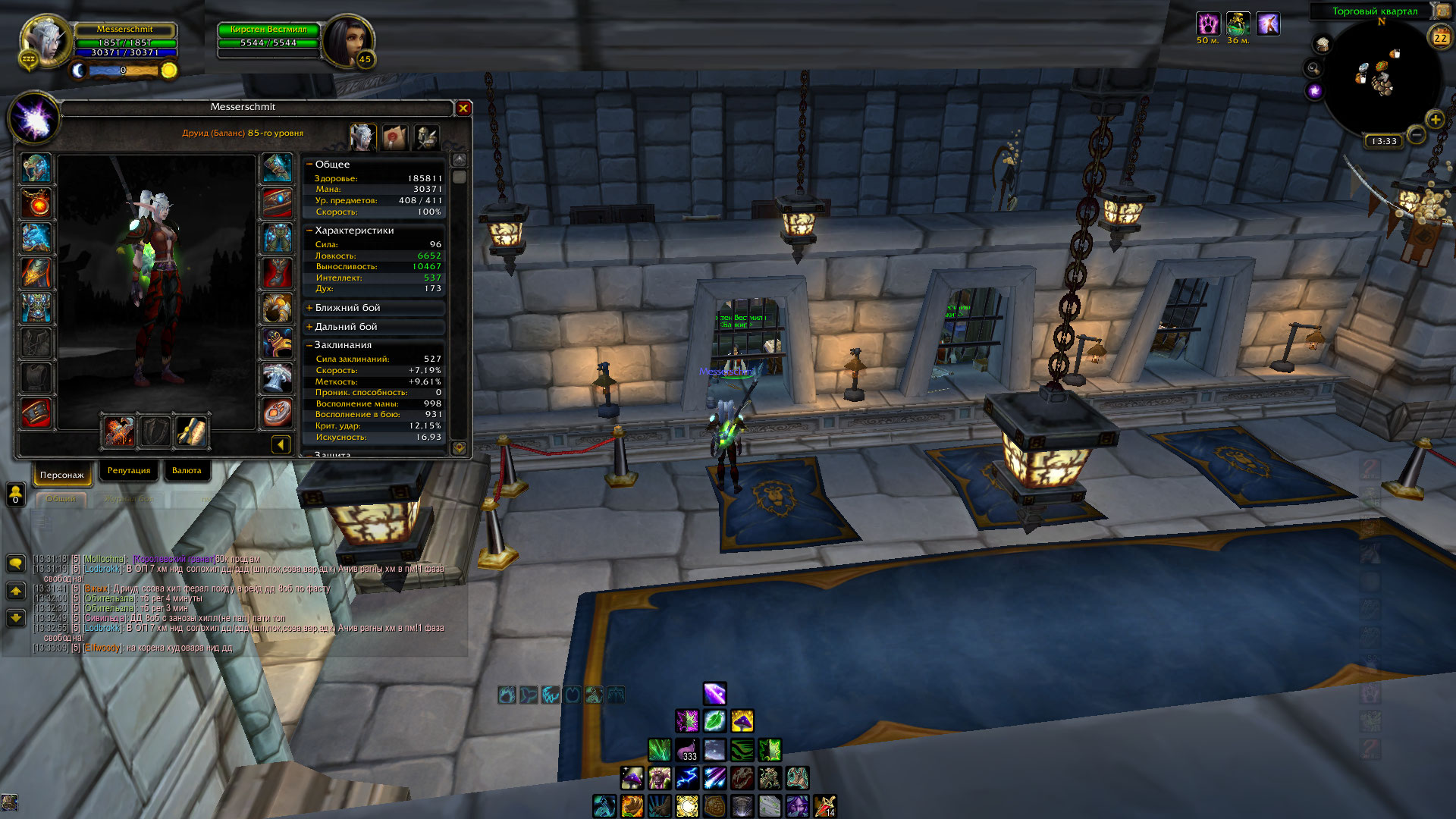Zoom out the minimap
Image resolution: width=1456 pixels, height=819 pixels.
[x=1416, y=136]
